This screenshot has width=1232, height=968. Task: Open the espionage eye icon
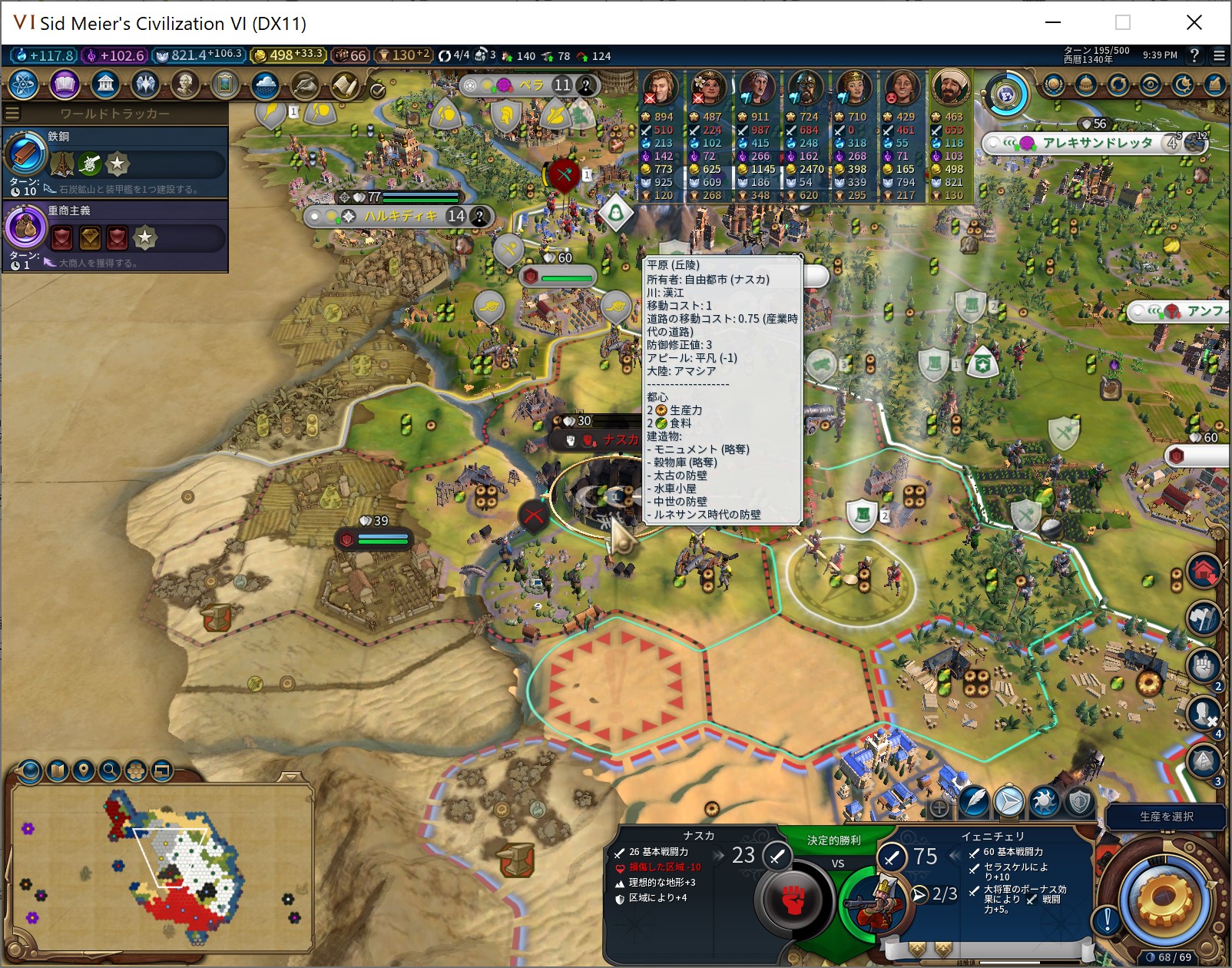[x=1150, y=85]
